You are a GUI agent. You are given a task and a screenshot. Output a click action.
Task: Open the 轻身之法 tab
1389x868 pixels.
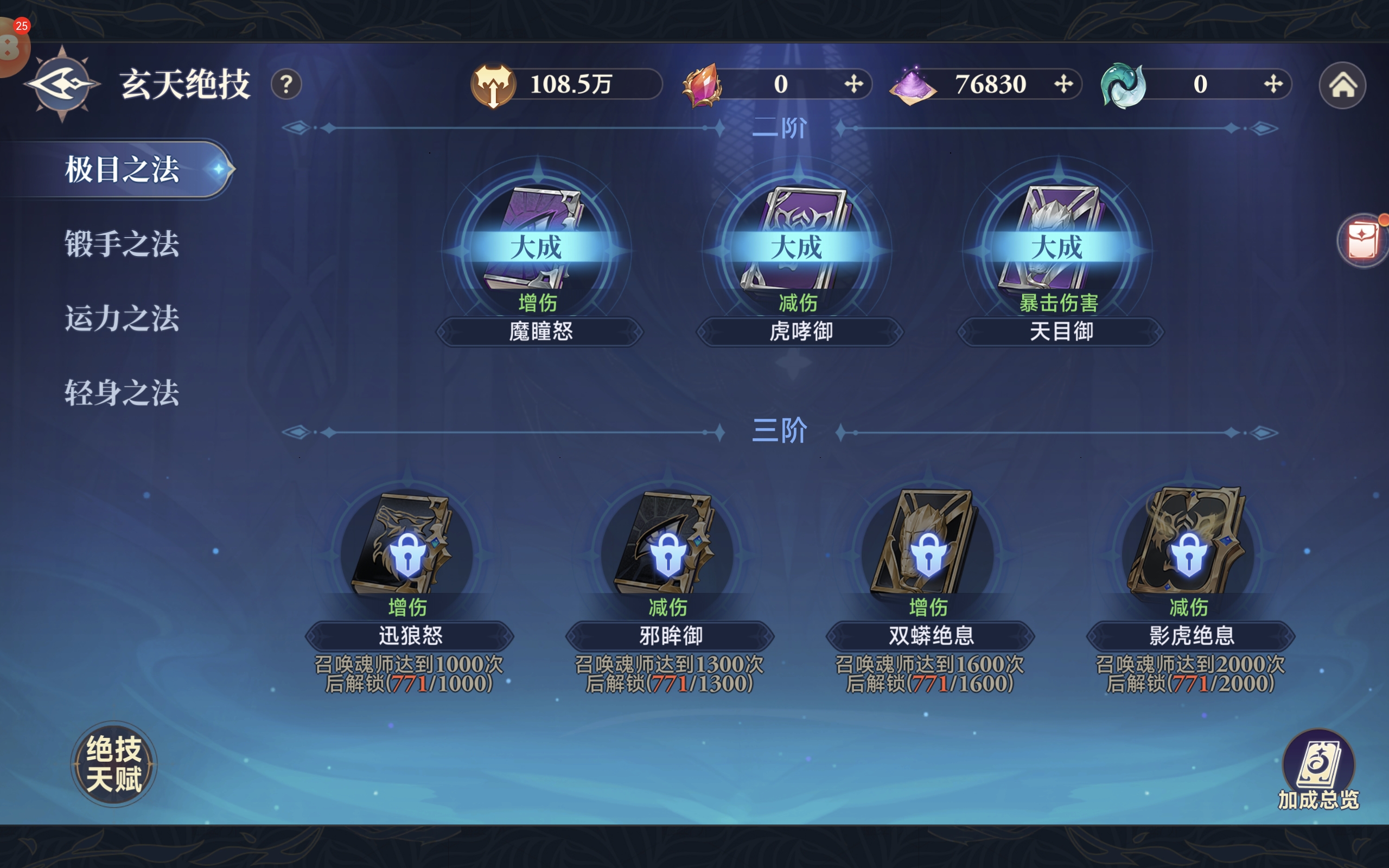(x=122, y=393)
